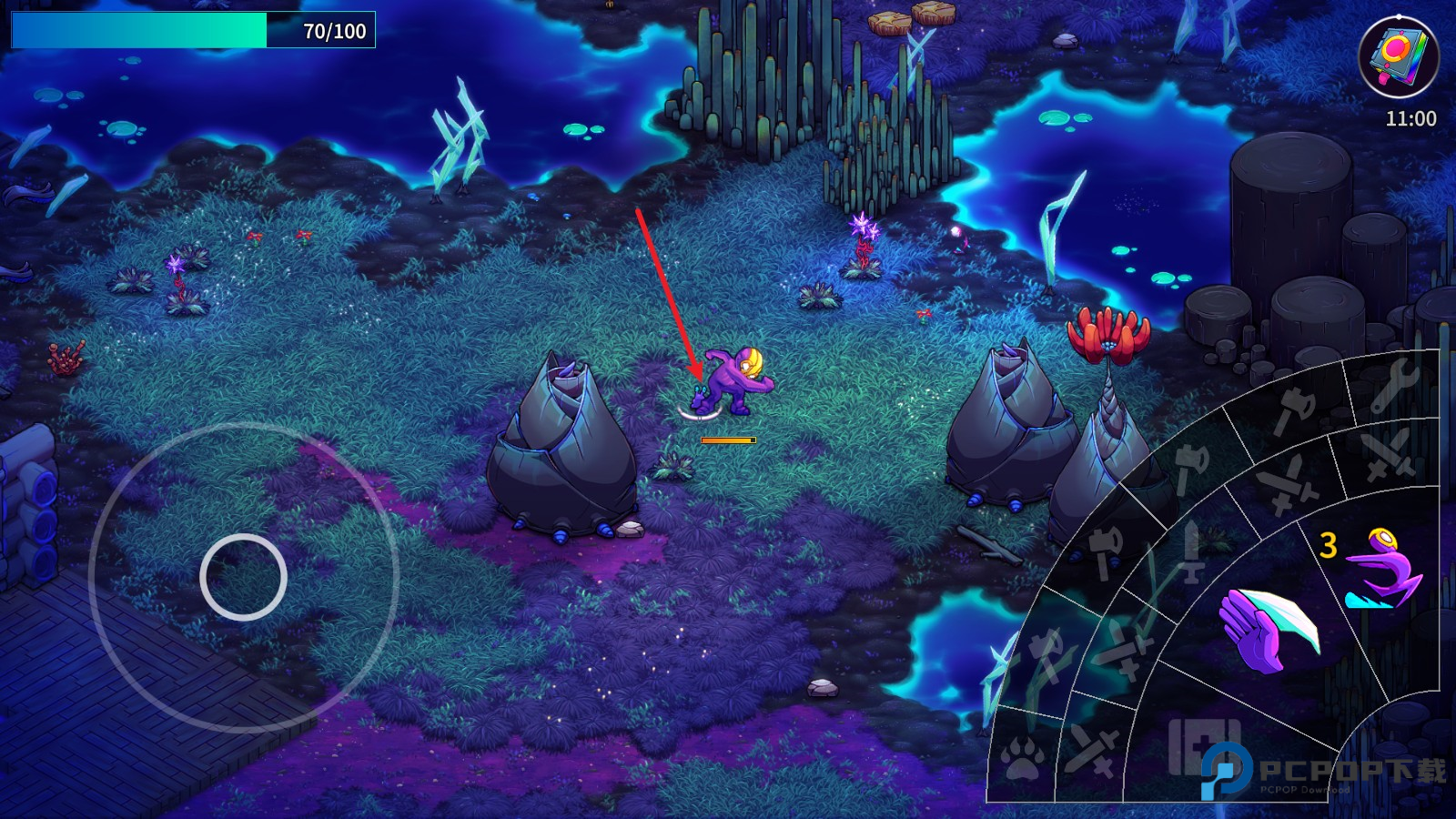Viewport: 1456px width, 819px height.
Task: Activate the hand slash attack
Action: click(x=1268, y=626)
